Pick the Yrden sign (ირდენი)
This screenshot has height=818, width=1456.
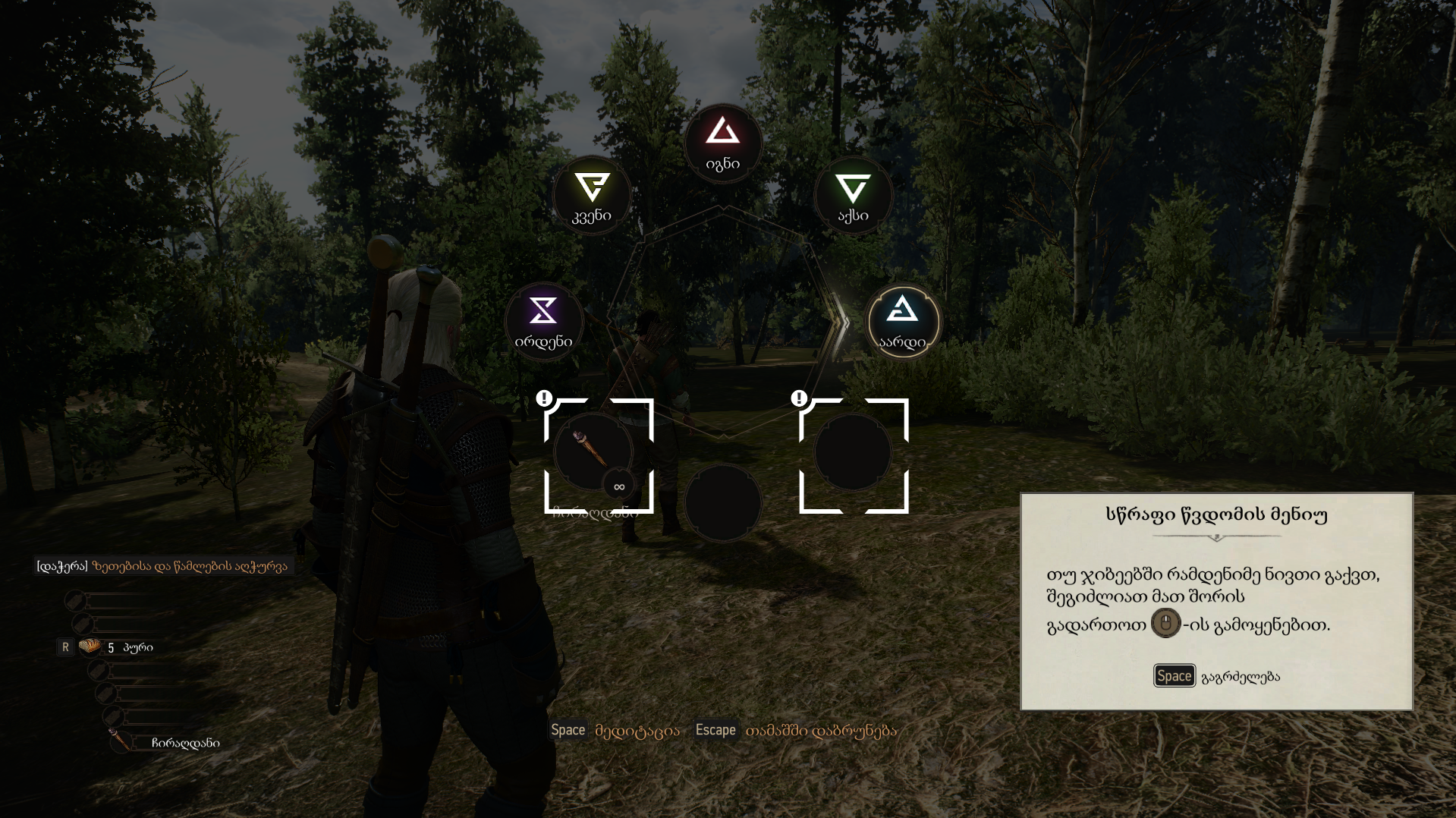[x=543, y=322]
